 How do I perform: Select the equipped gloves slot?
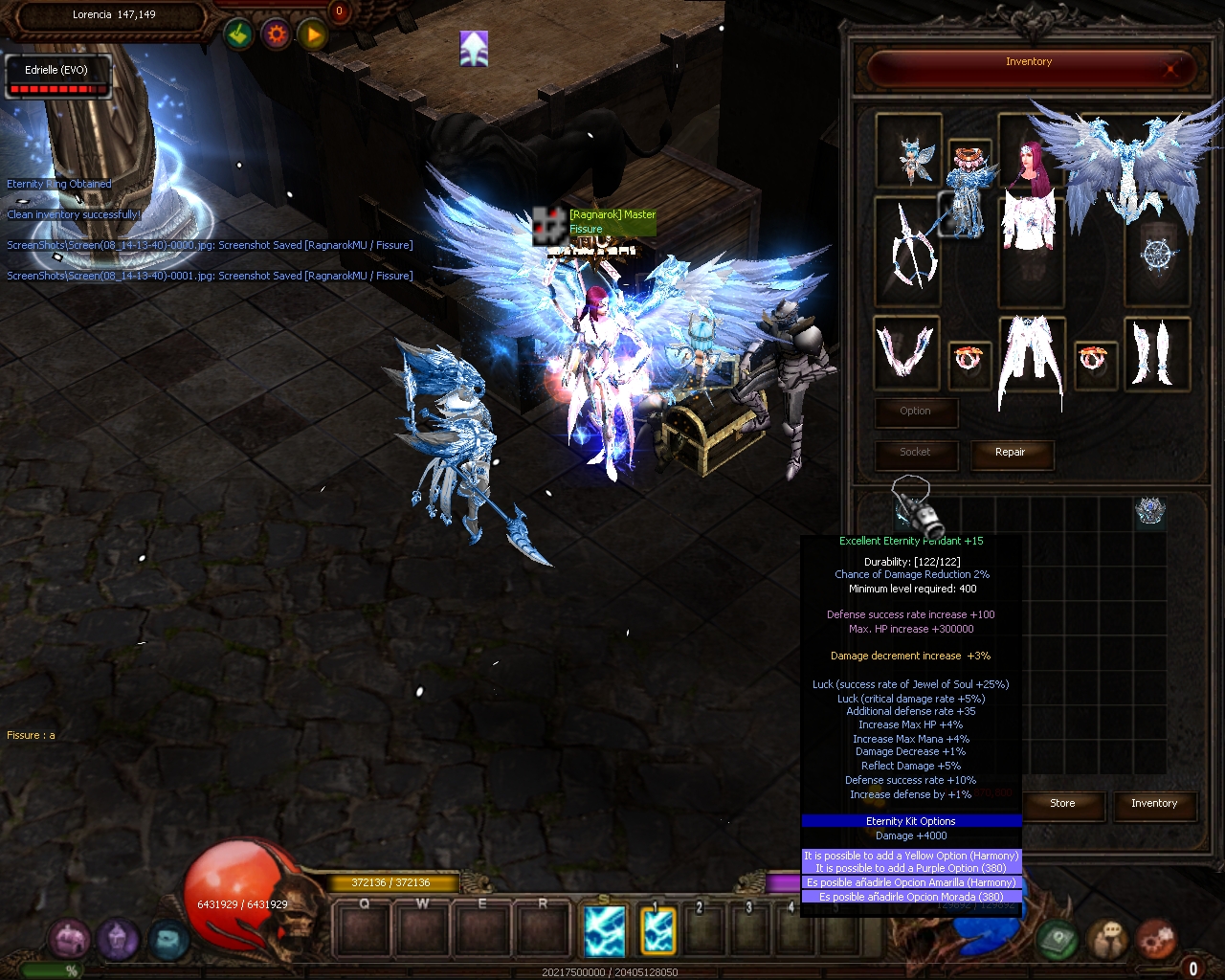[905, 350]
